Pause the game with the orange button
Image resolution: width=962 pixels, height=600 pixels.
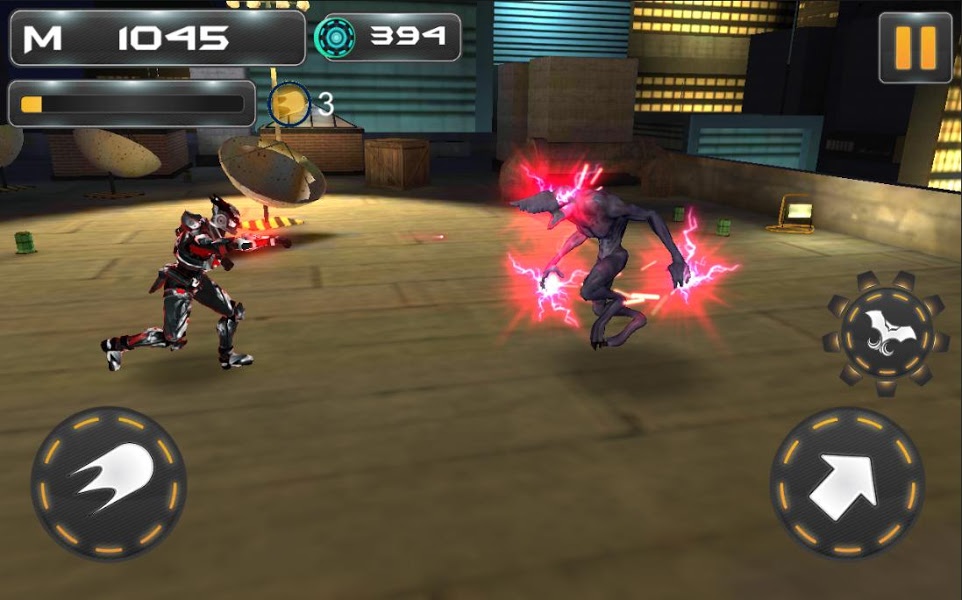[914, 47]
